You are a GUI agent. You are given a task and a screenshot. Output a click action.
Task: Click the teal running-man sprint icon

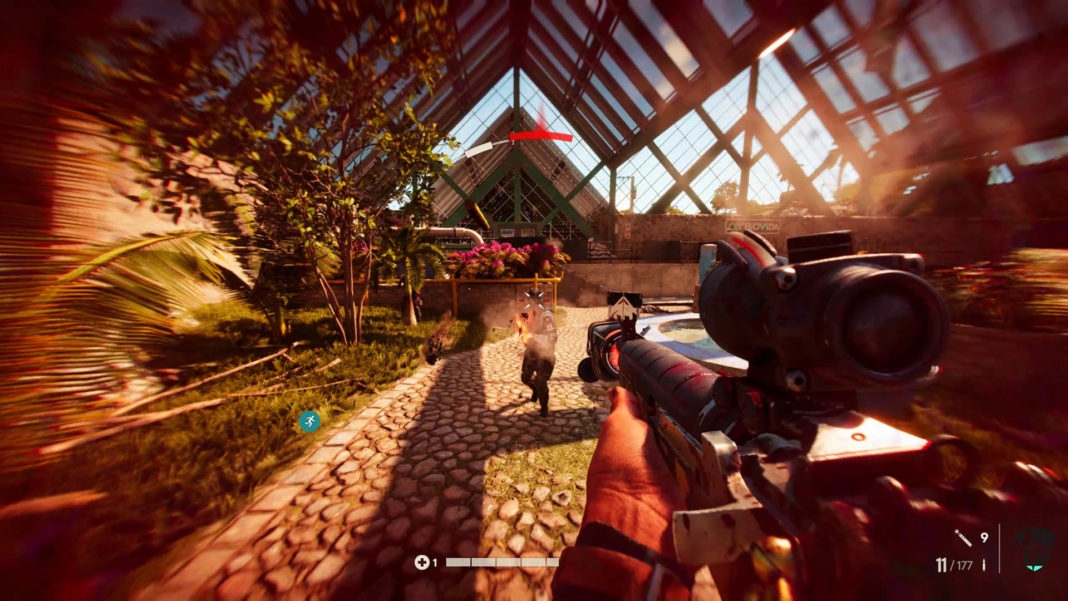(x=310, y=421)
